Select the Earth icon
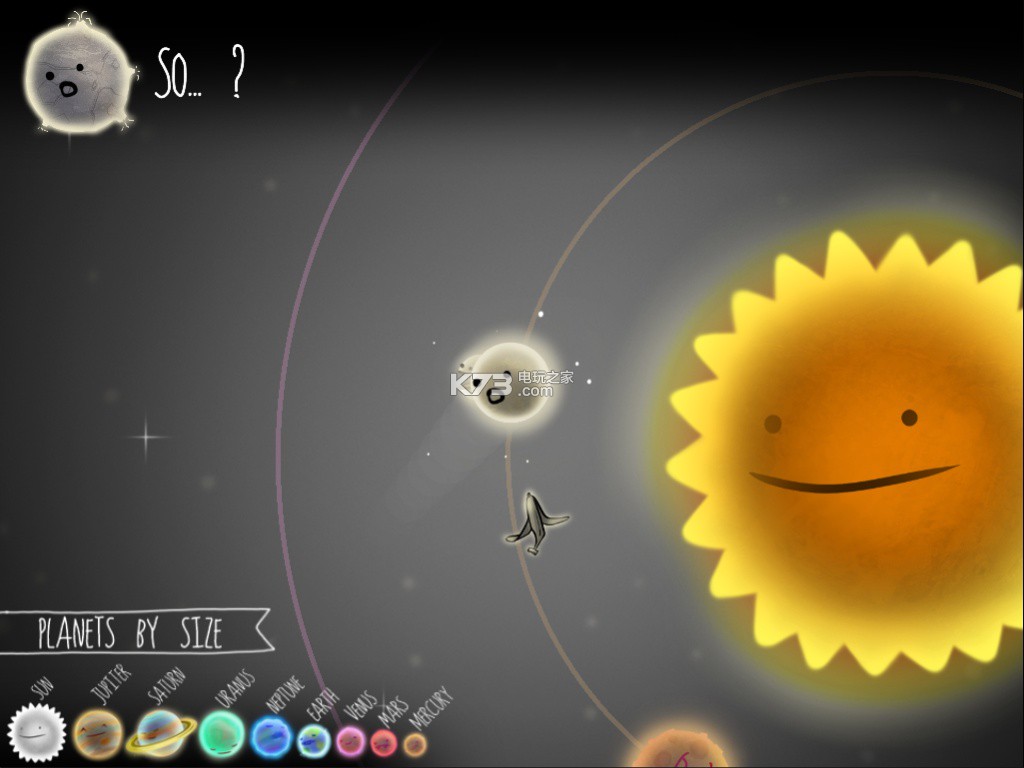 [x=314, y=741]
